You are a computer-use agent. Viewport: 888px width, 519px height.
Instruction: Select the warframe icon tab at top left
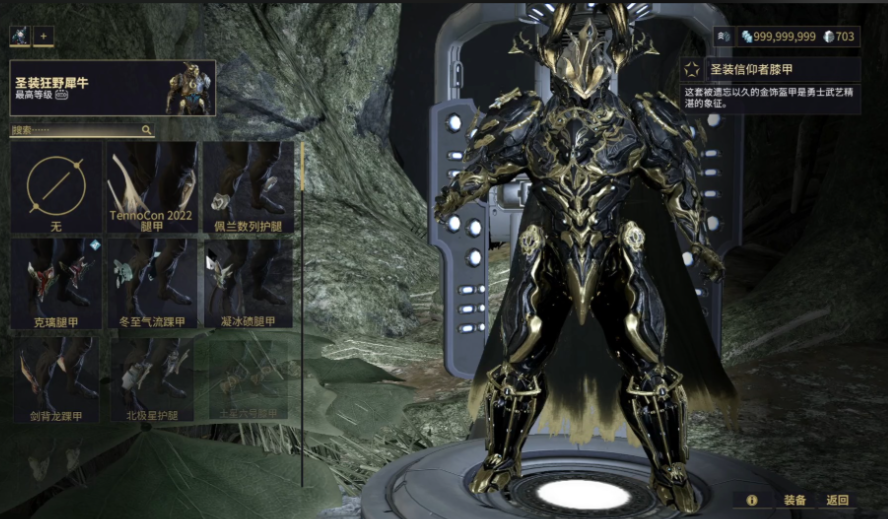click(x=20, y=36)
